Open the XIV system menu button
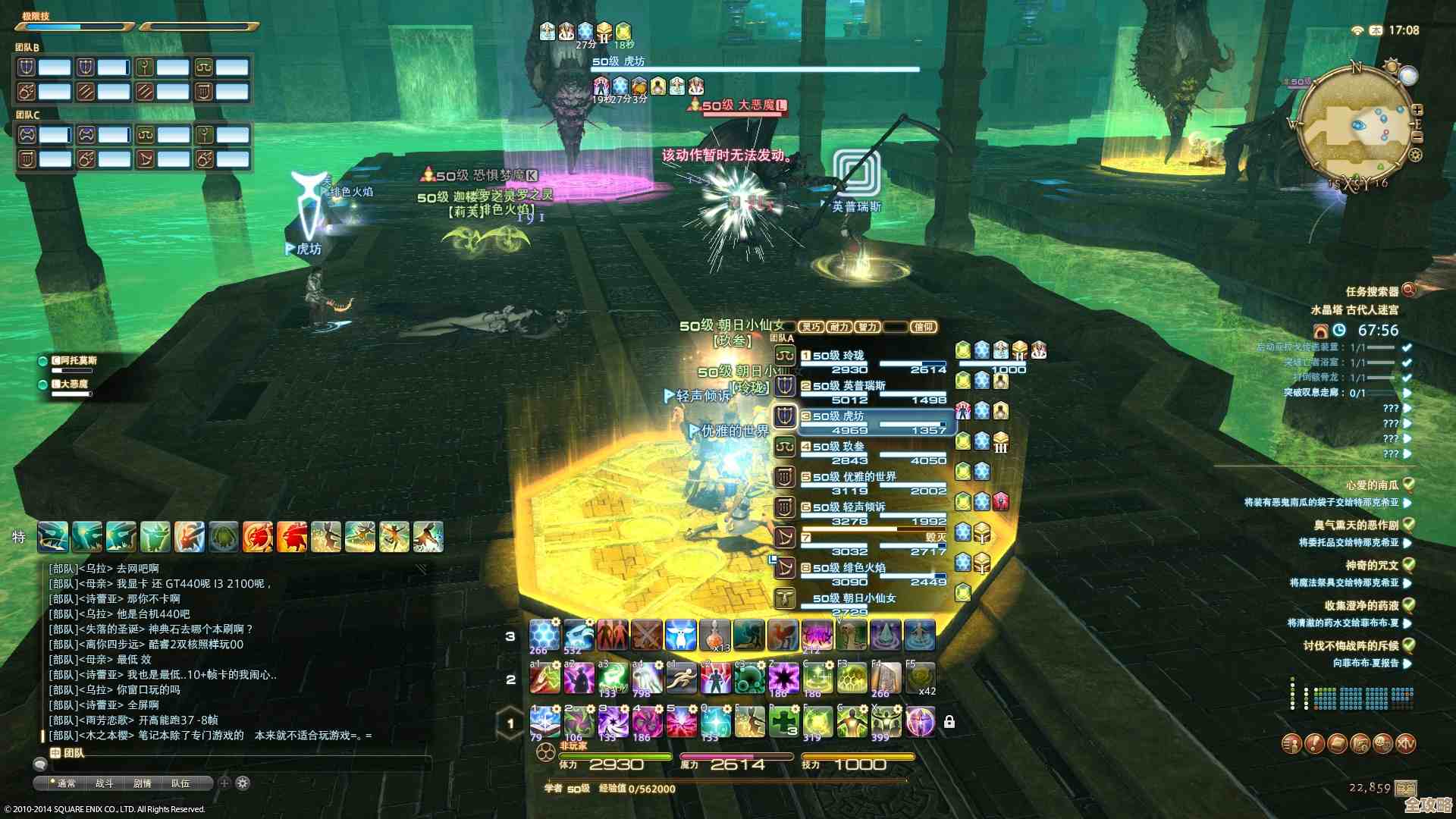Viewport: 1456px width, 819px height. 1405,744
